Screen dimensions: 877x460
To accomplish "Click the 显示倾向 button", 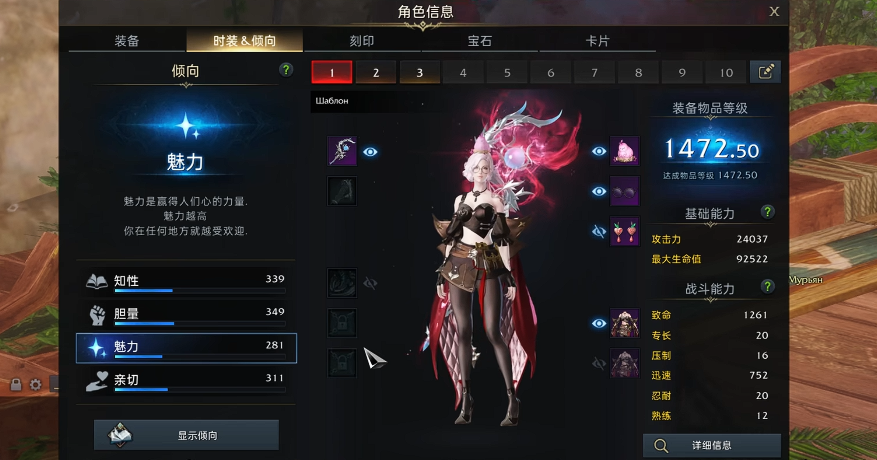I will (x=186, y=435).
